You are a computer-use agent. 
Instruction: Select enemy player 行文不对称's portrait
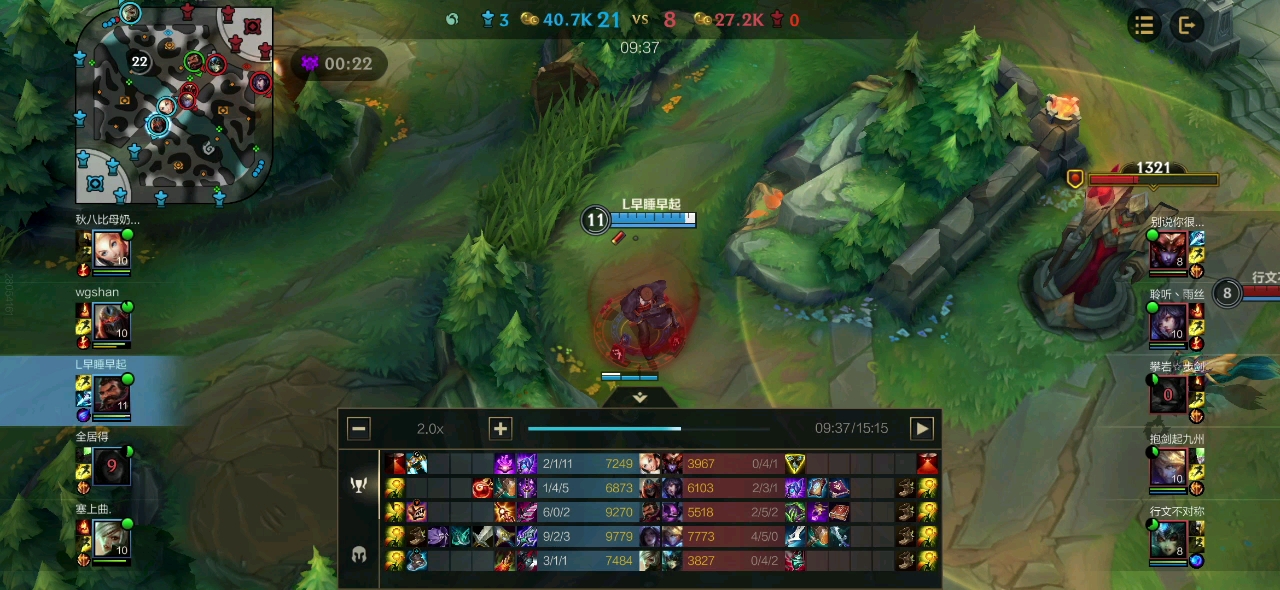click(x=1167, y=540)
